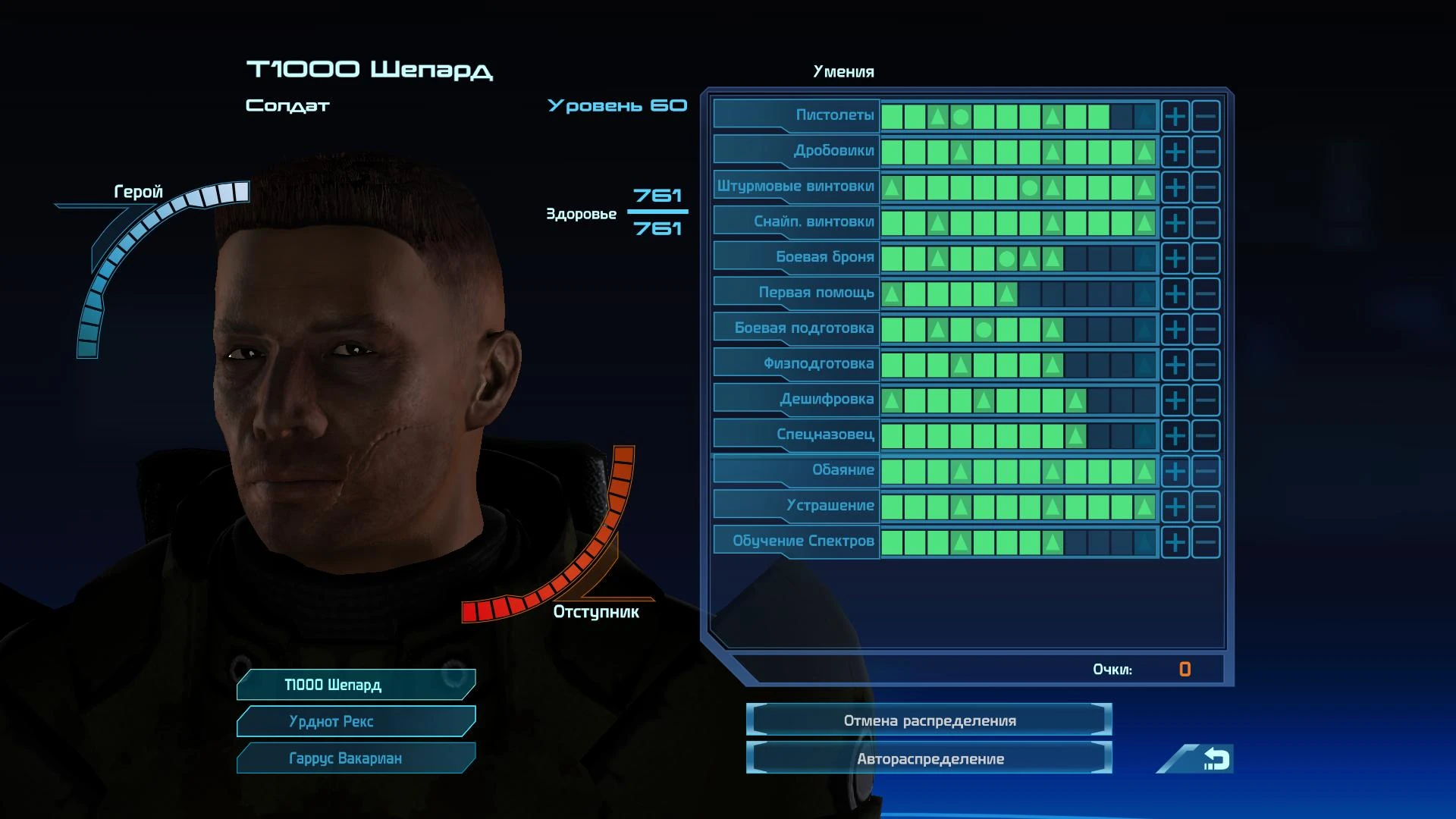Select T1000 Шепард in squad list
This screenshot has width=1456, height=819.
tap(356, 685)
